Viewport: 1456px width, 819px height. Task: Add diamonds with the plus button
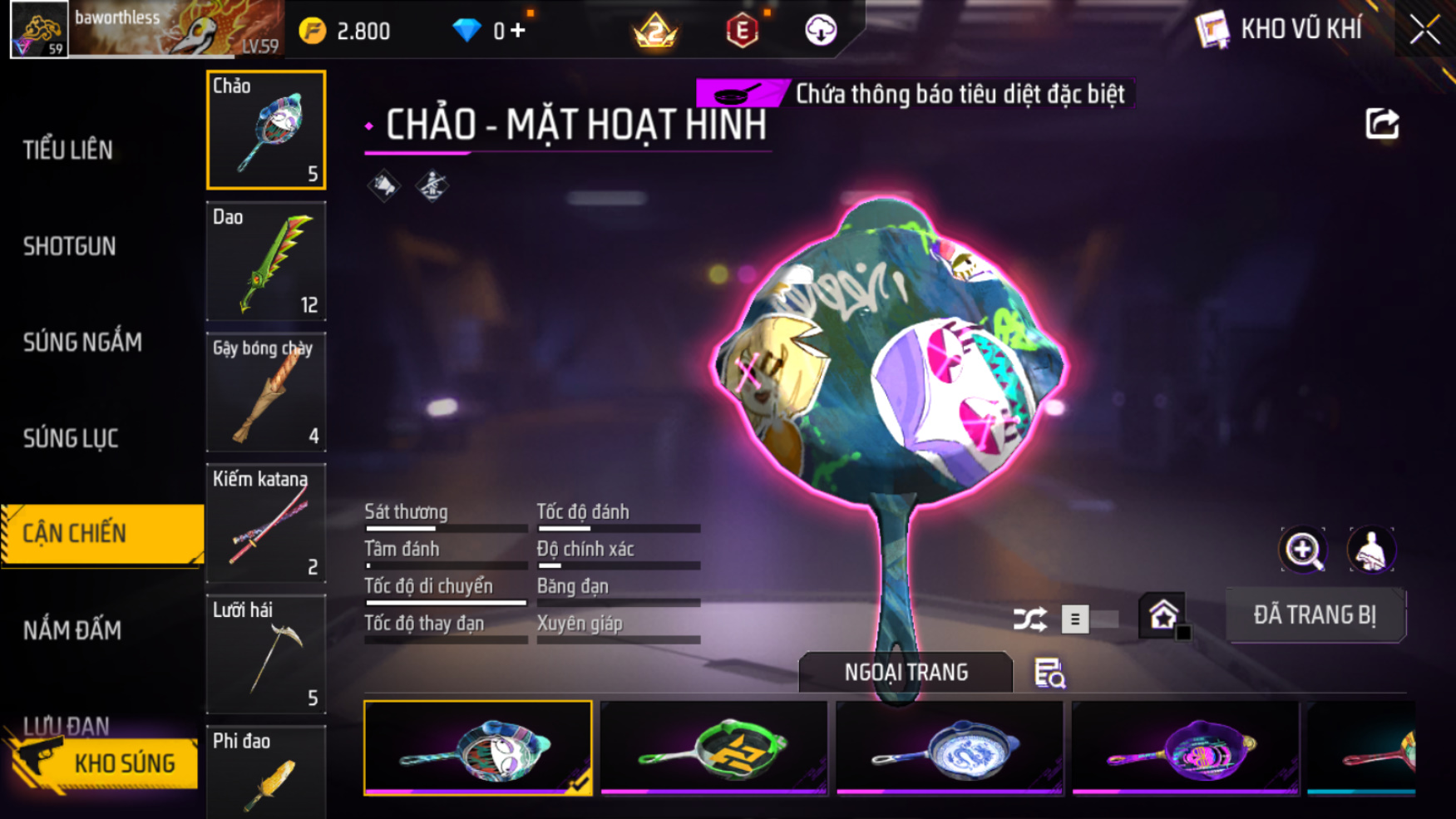tap(518, 31)
